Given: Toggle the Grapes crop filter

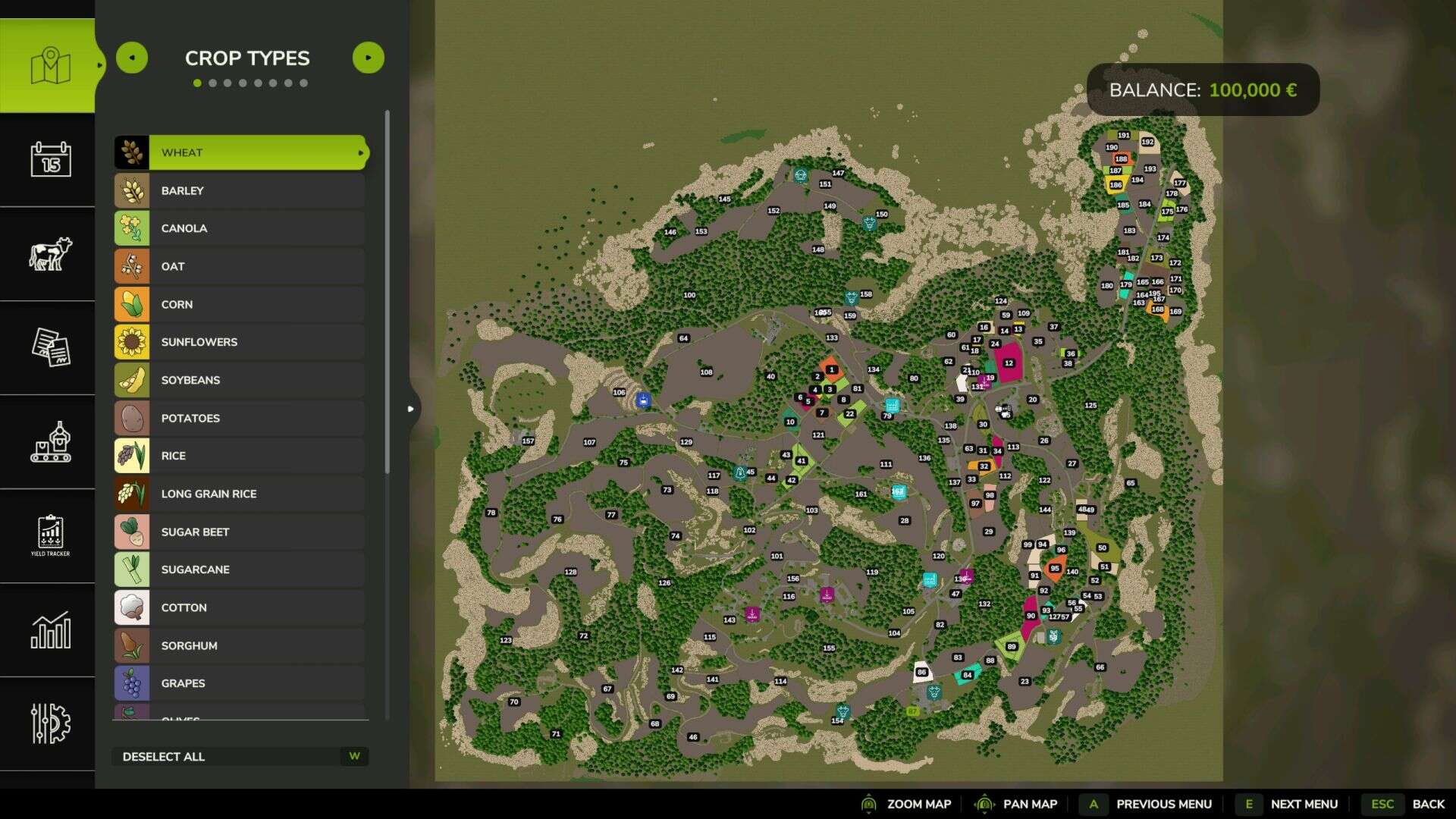Looking at the screenshot, I should tap(240, 683).
